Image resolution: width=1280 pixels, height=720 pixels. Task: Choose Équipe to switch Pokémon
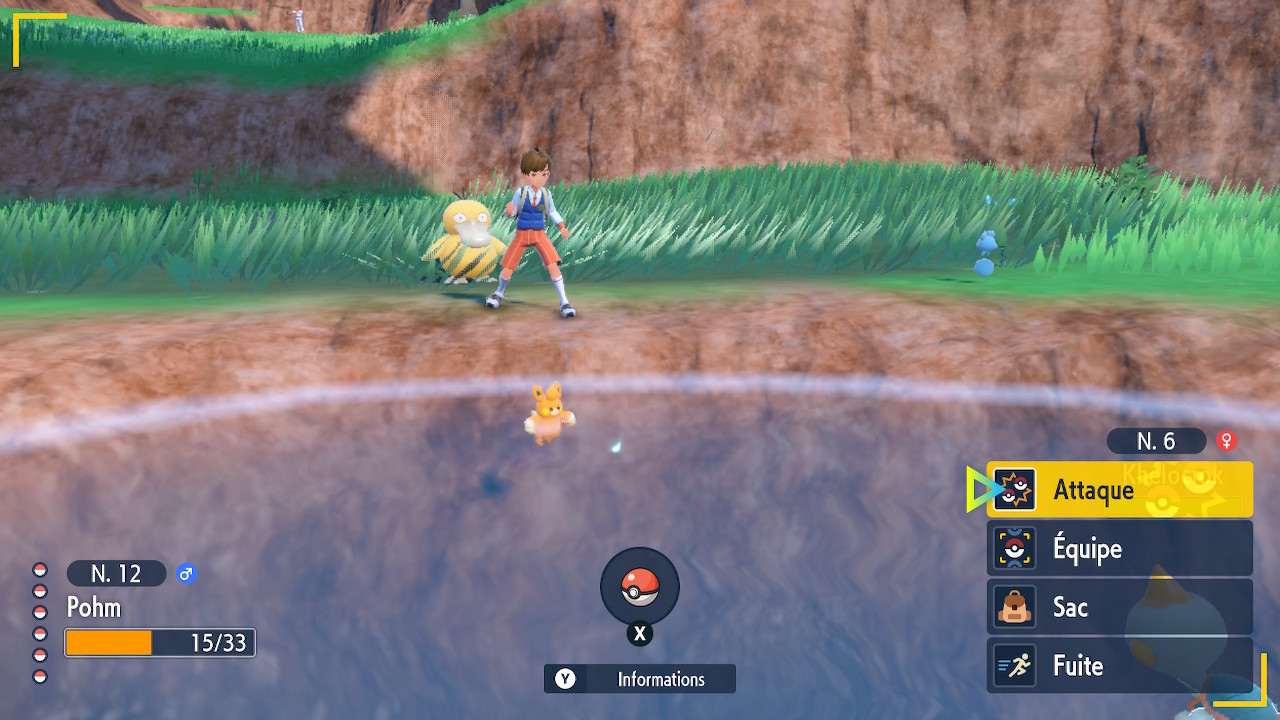[1119, 548]
